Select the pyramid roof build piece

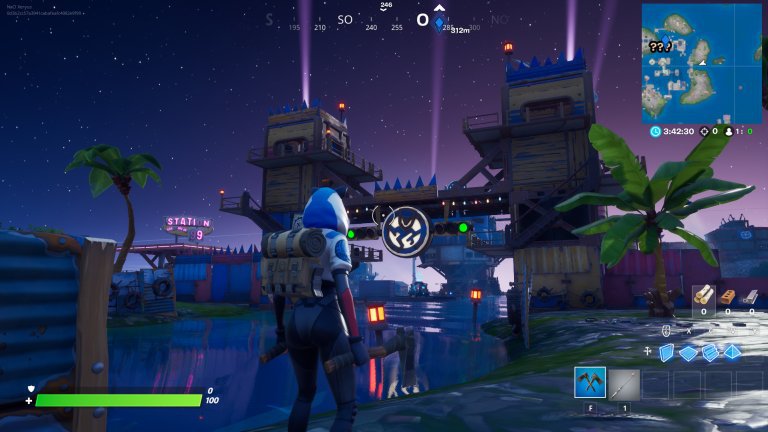[733, 352]
